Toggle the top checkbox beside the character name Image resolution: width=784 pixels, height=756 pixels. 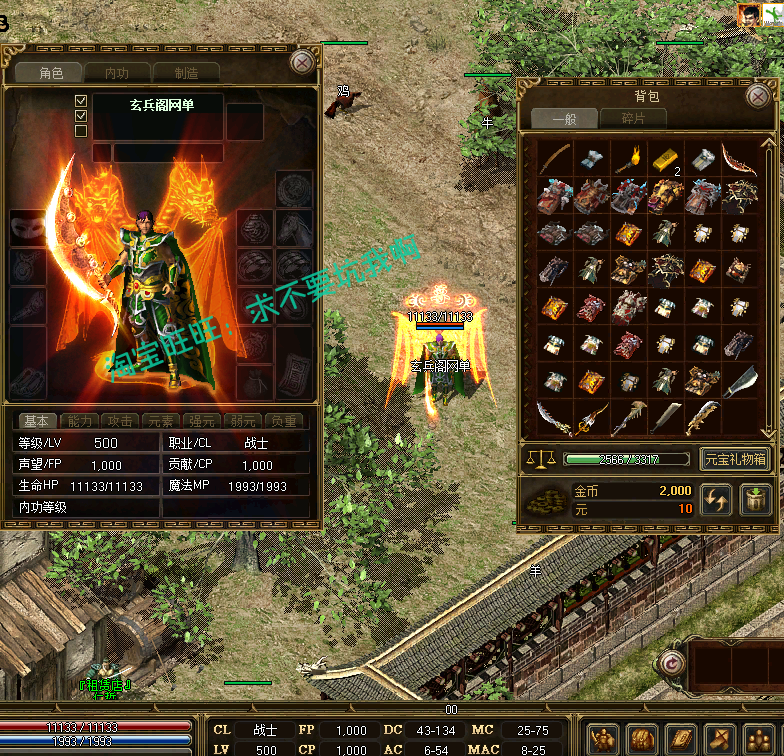click(81, 101)
